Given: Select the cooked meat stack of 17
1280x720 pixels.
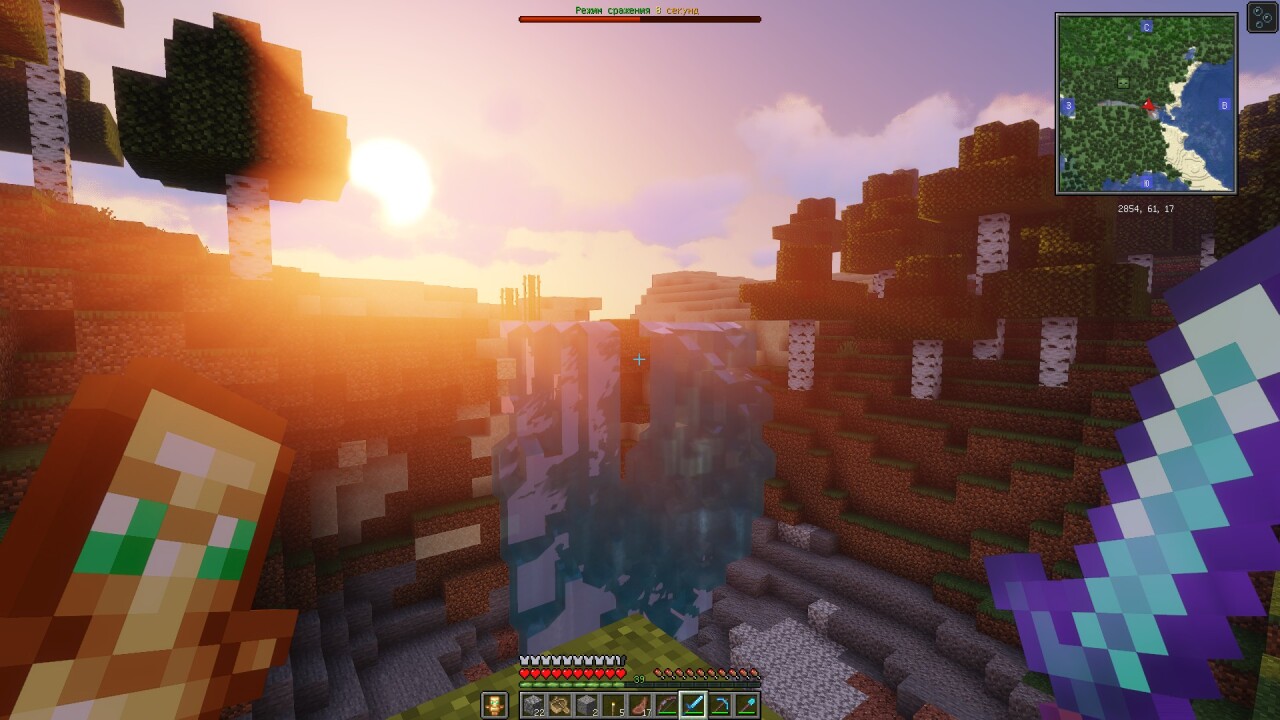Looking at the screenshot, I should coord(639,705).
